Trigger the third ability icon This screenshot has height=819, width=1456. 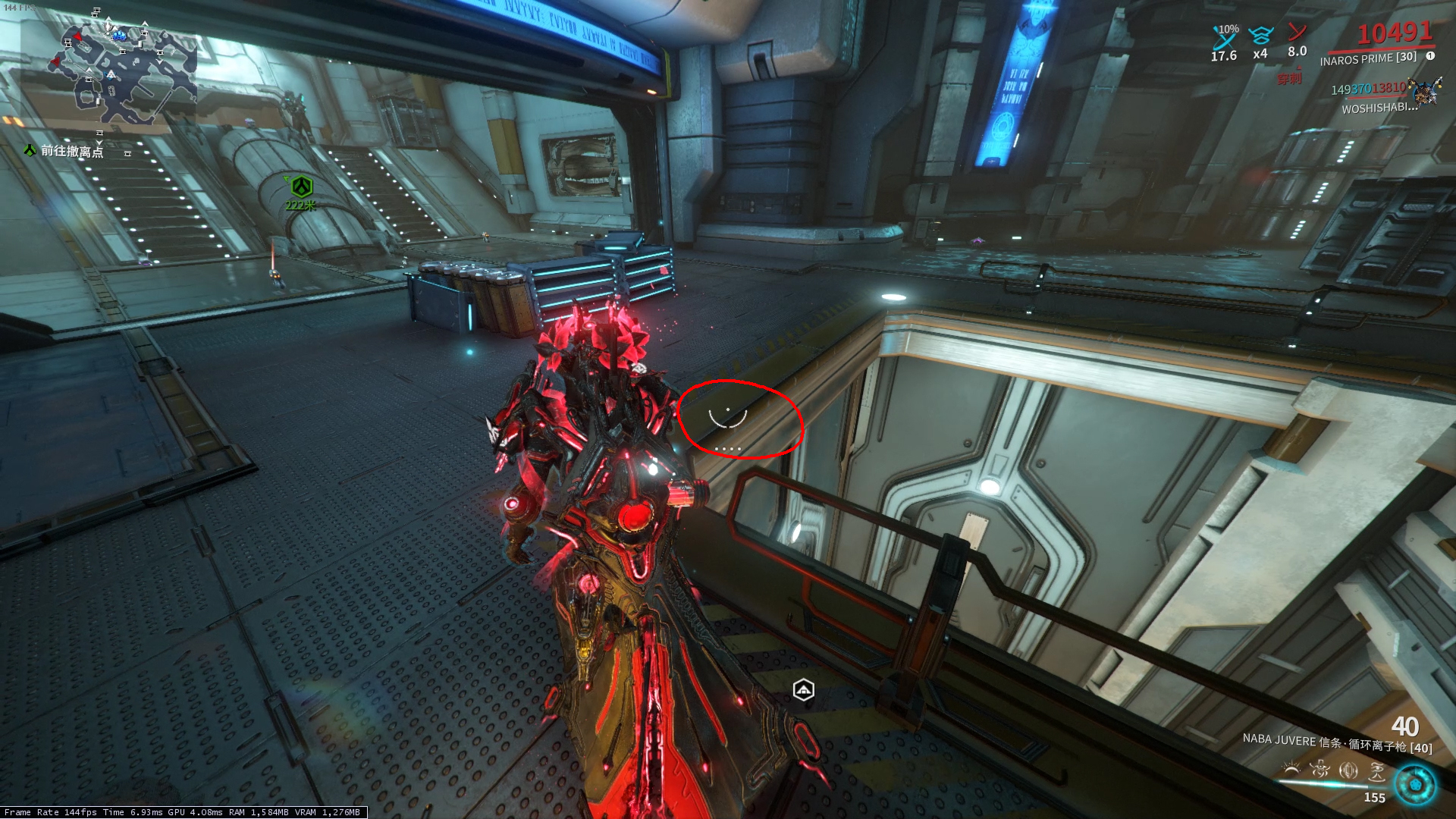tap(1349, 770)
